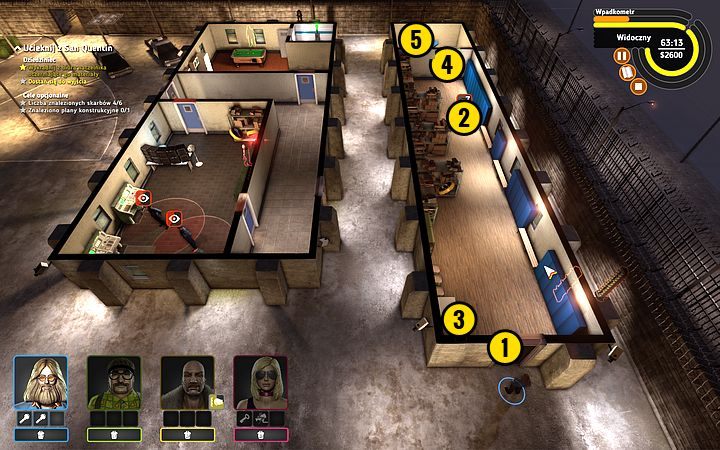The width and height of the screenshot is (720, 450).
Task: Pause the game with the pause button
Action: [x=622, y=57]
